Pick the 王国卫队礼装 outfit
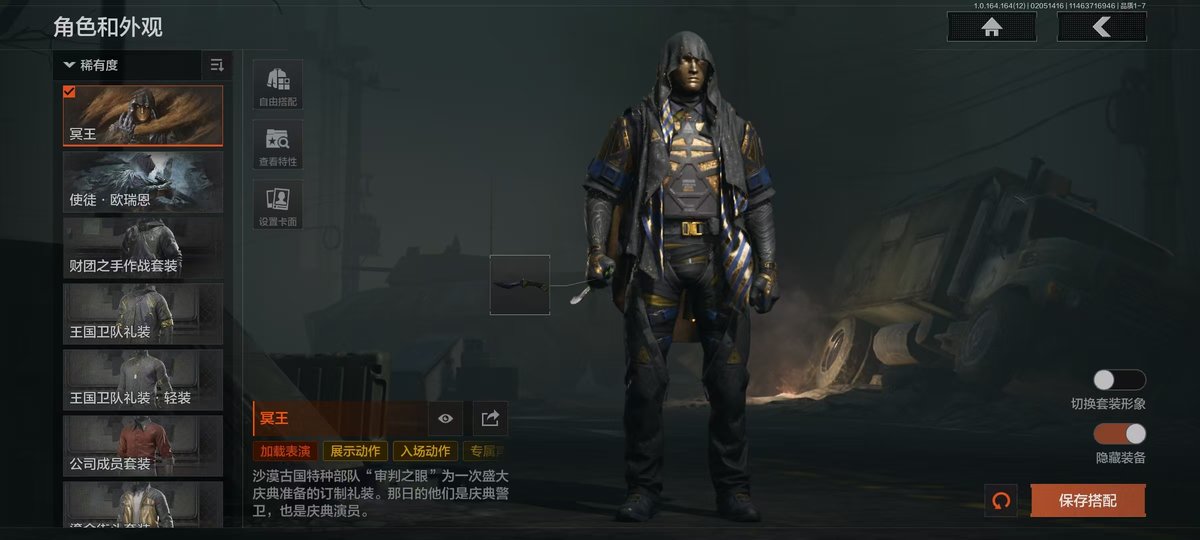 pyautogui.click(x=143, y=313)
